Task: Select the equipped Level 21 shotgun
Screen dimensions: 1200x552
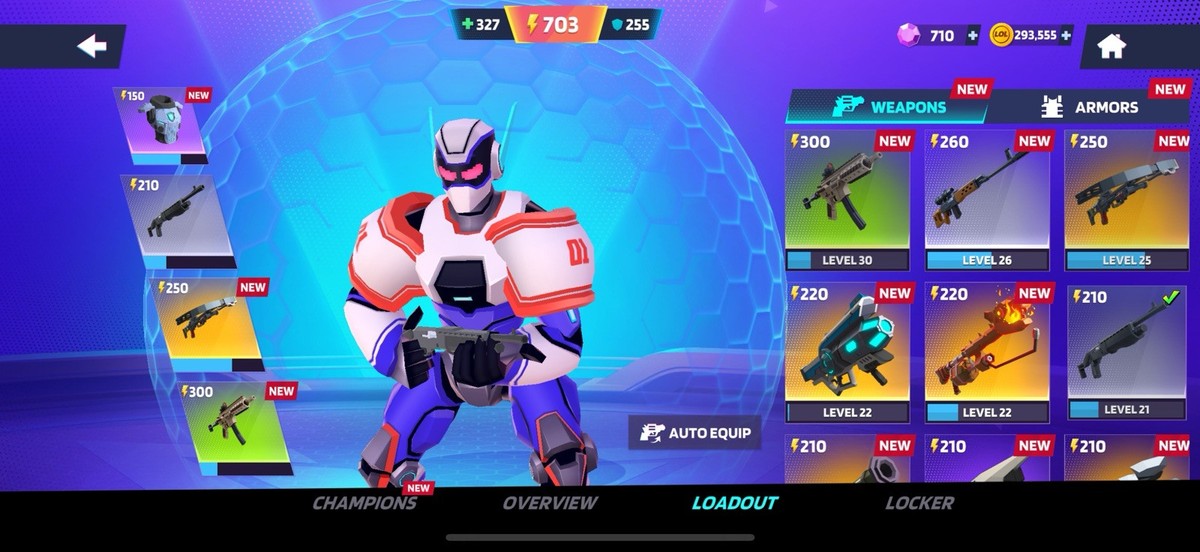Action: coord(1126,352)
